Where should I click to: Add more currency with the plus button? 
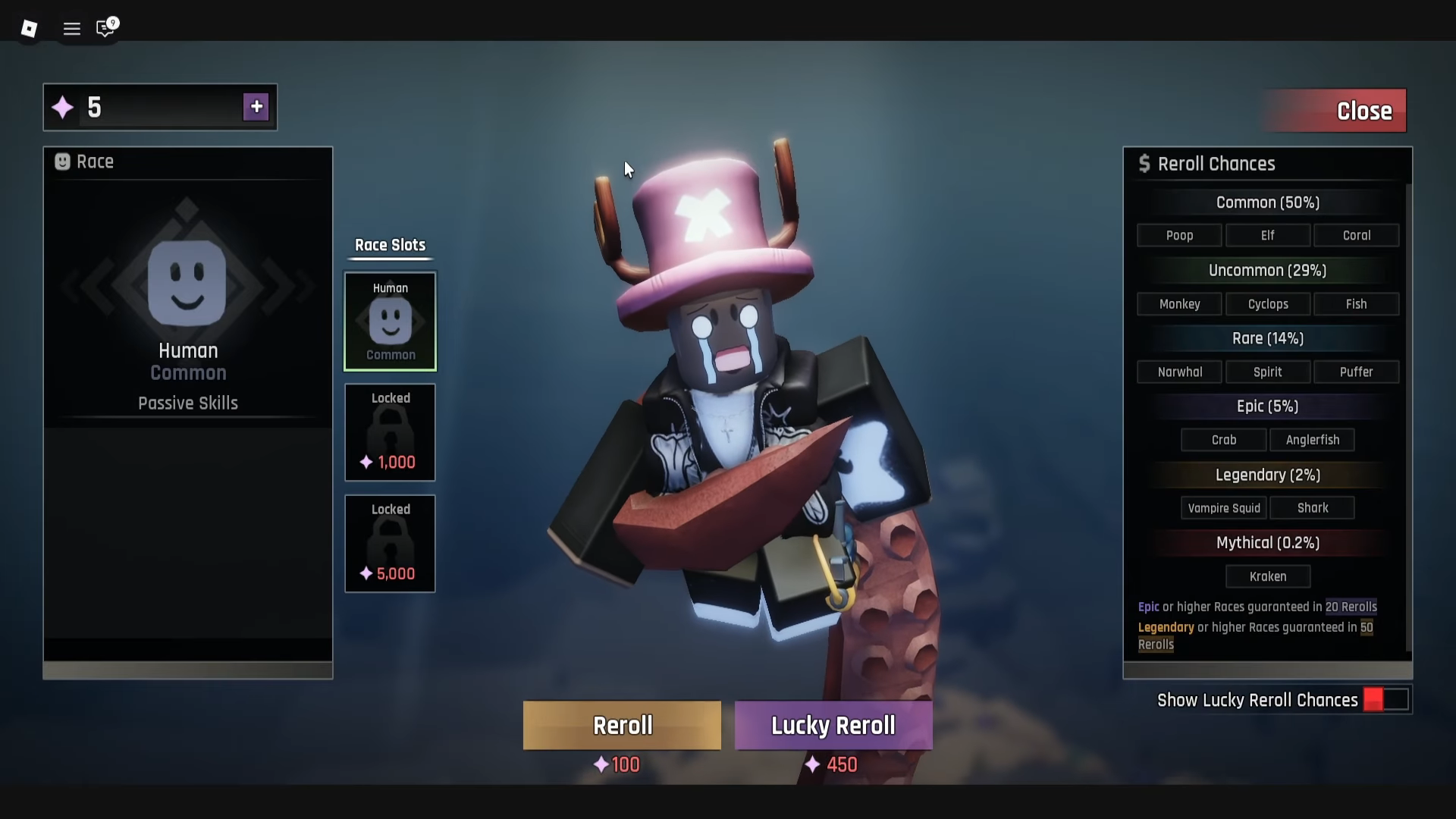click(256, 107)
